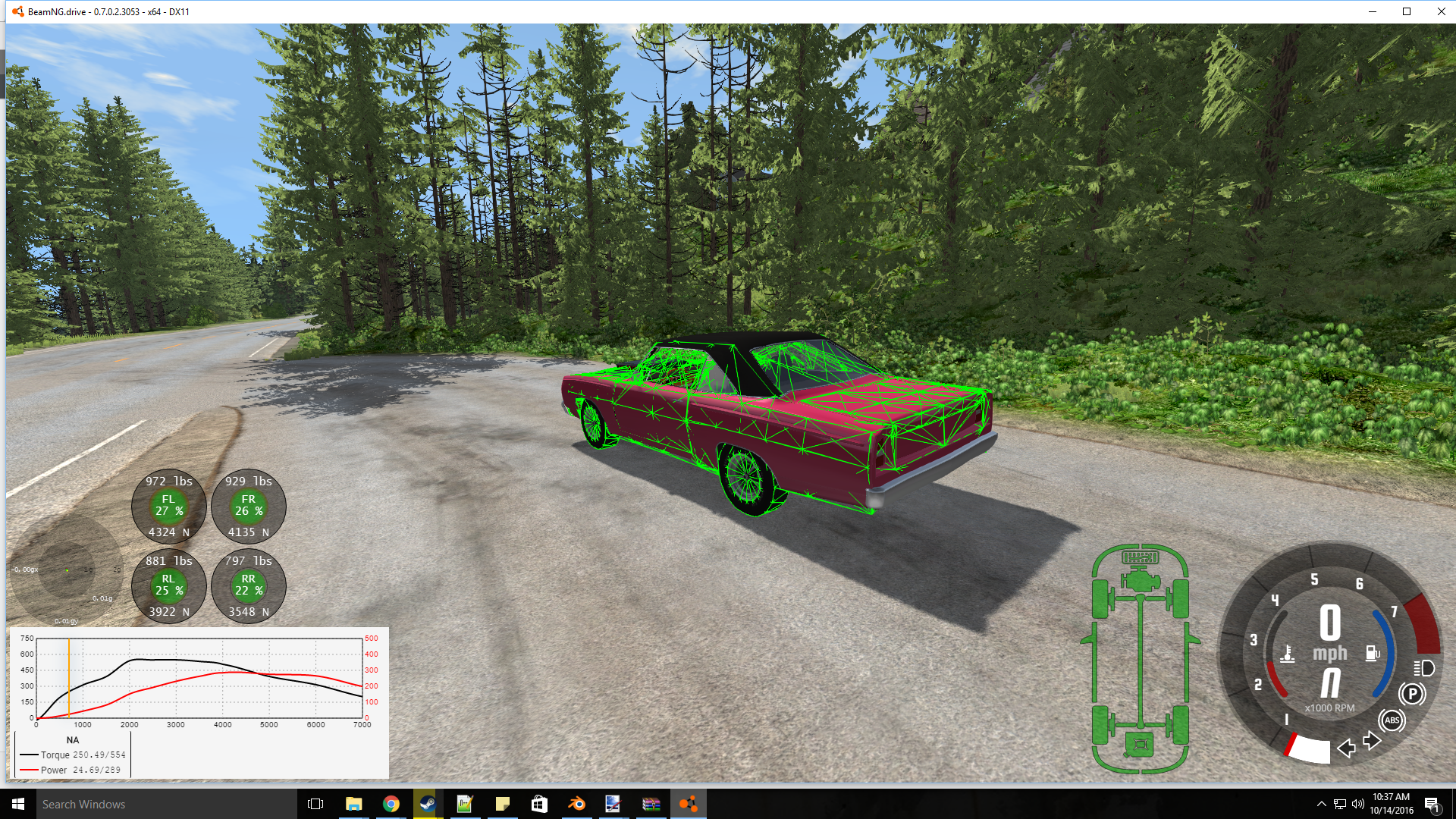The image size is (1456, 819).
Task: Toggle the right turn signal arrow
Action: coord(1371,742)
